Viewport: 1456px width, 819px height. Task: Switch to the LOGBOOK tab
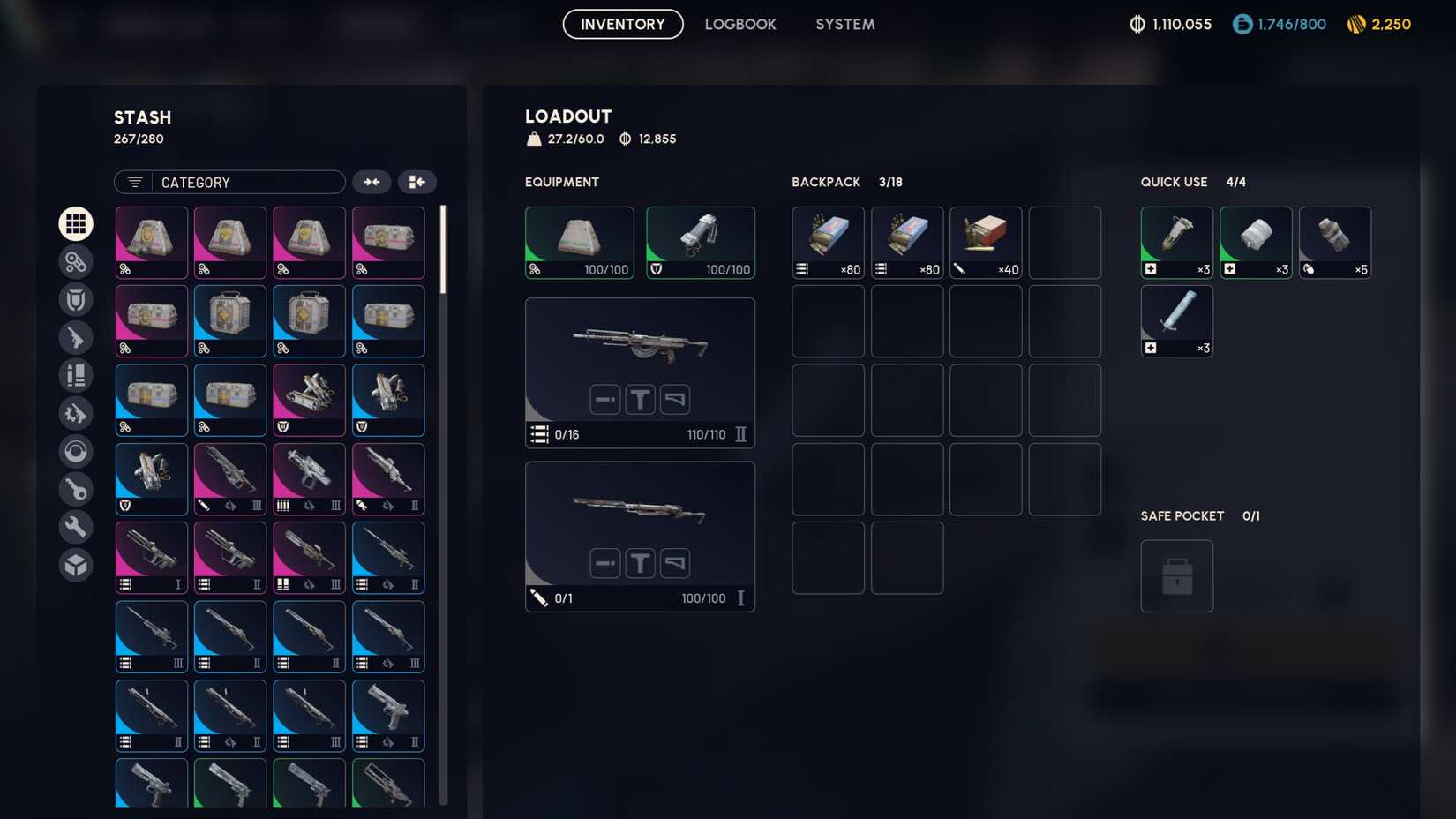[x=740, y=24]
